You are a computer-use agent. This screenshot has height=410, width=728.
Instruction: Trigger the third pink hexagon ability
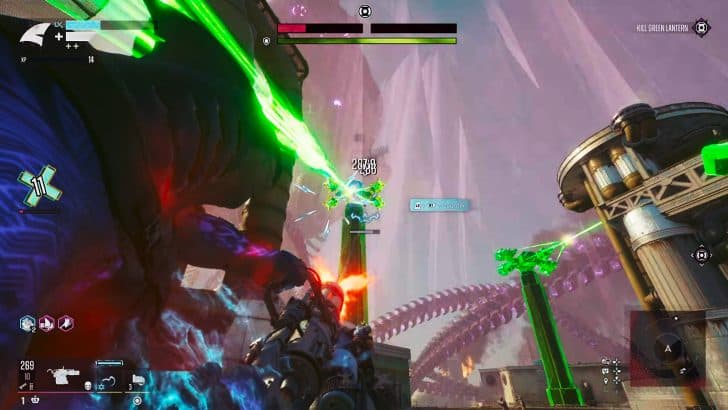65,323
